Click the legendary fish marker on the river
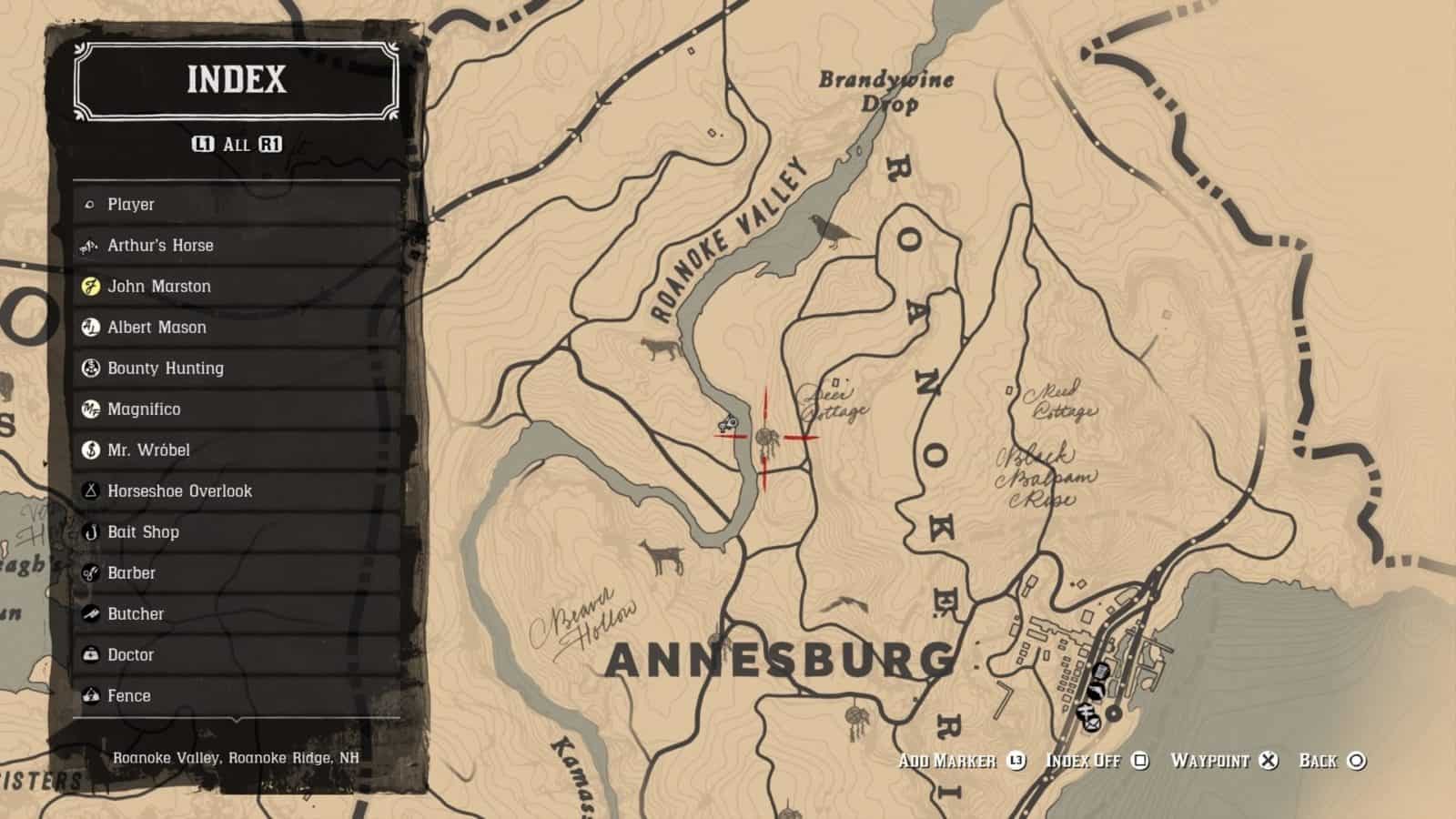 coord(726,423)
